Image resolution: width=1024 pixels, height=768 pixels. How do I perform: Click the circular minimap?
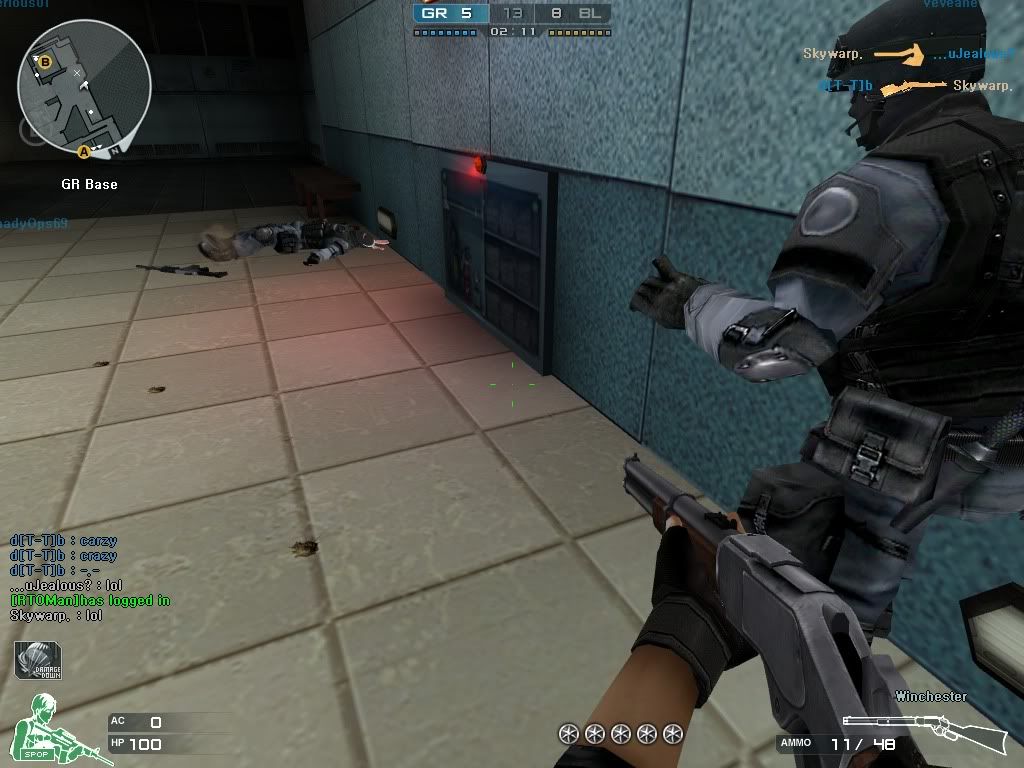[x=84, y=86]
